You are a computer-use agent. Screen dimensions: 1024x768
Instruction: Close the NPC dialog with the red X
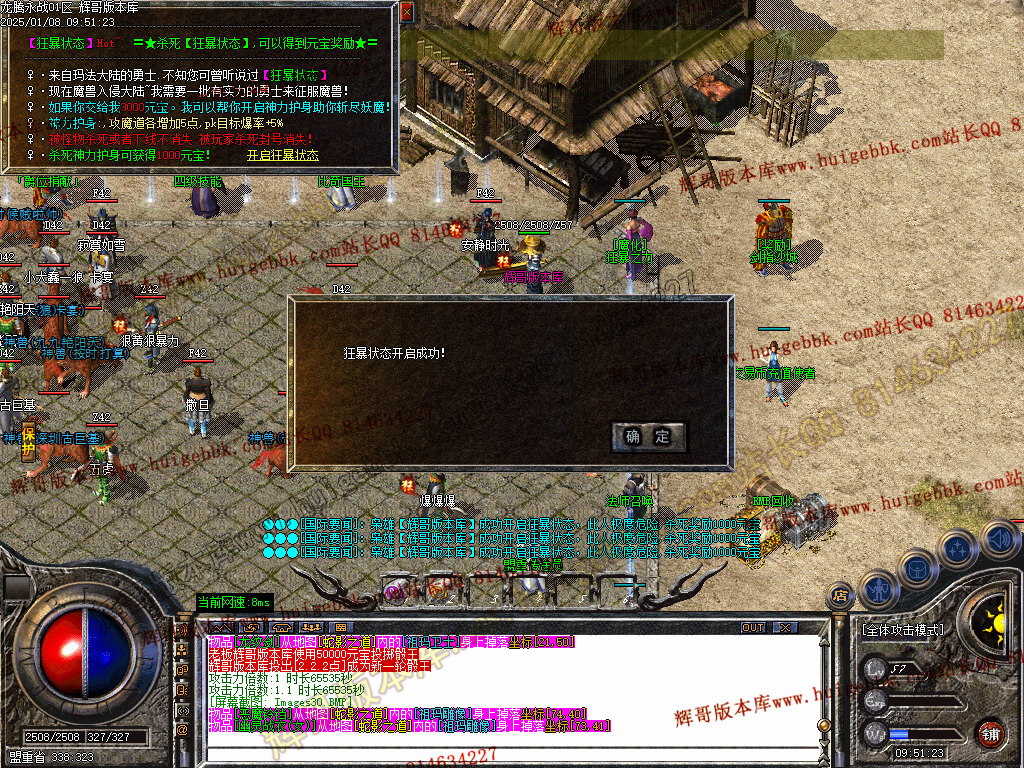click(406, 13)
